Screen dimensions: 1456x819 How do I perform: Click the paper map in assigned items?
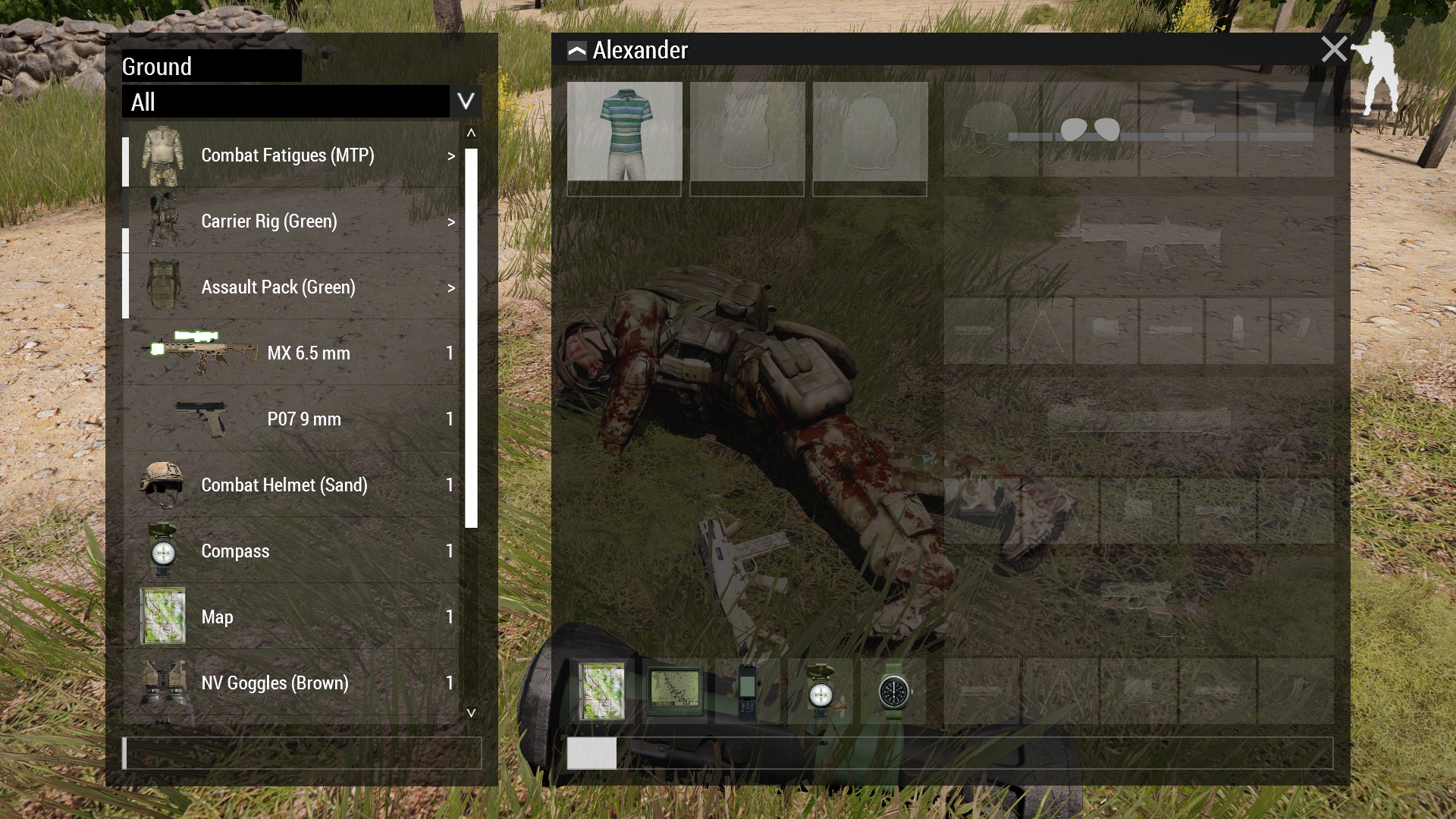pos(601,692)
